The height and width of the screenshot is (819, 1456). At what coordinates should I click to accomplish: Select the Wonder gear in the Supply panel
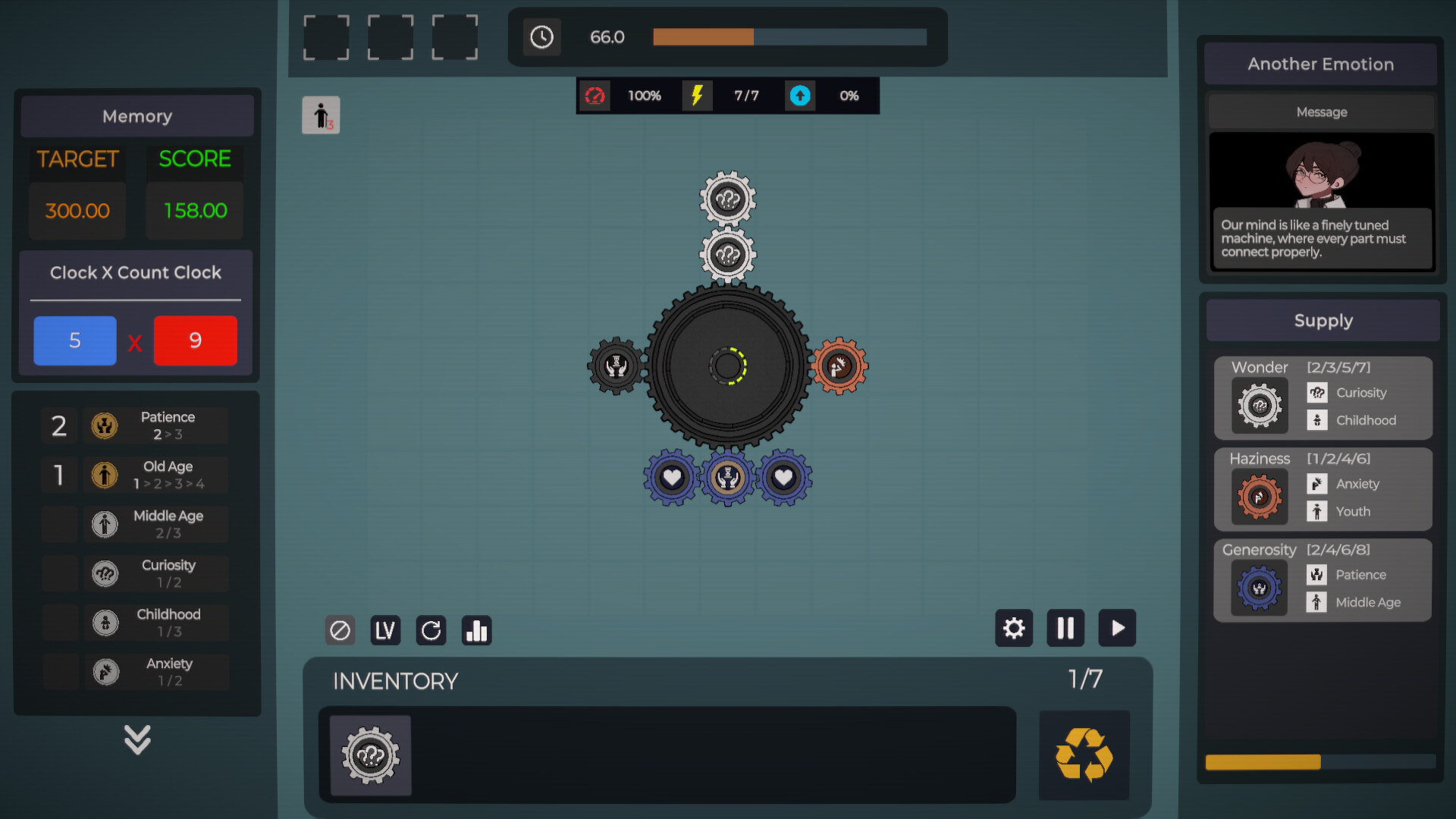click(x=1260, y=406)
